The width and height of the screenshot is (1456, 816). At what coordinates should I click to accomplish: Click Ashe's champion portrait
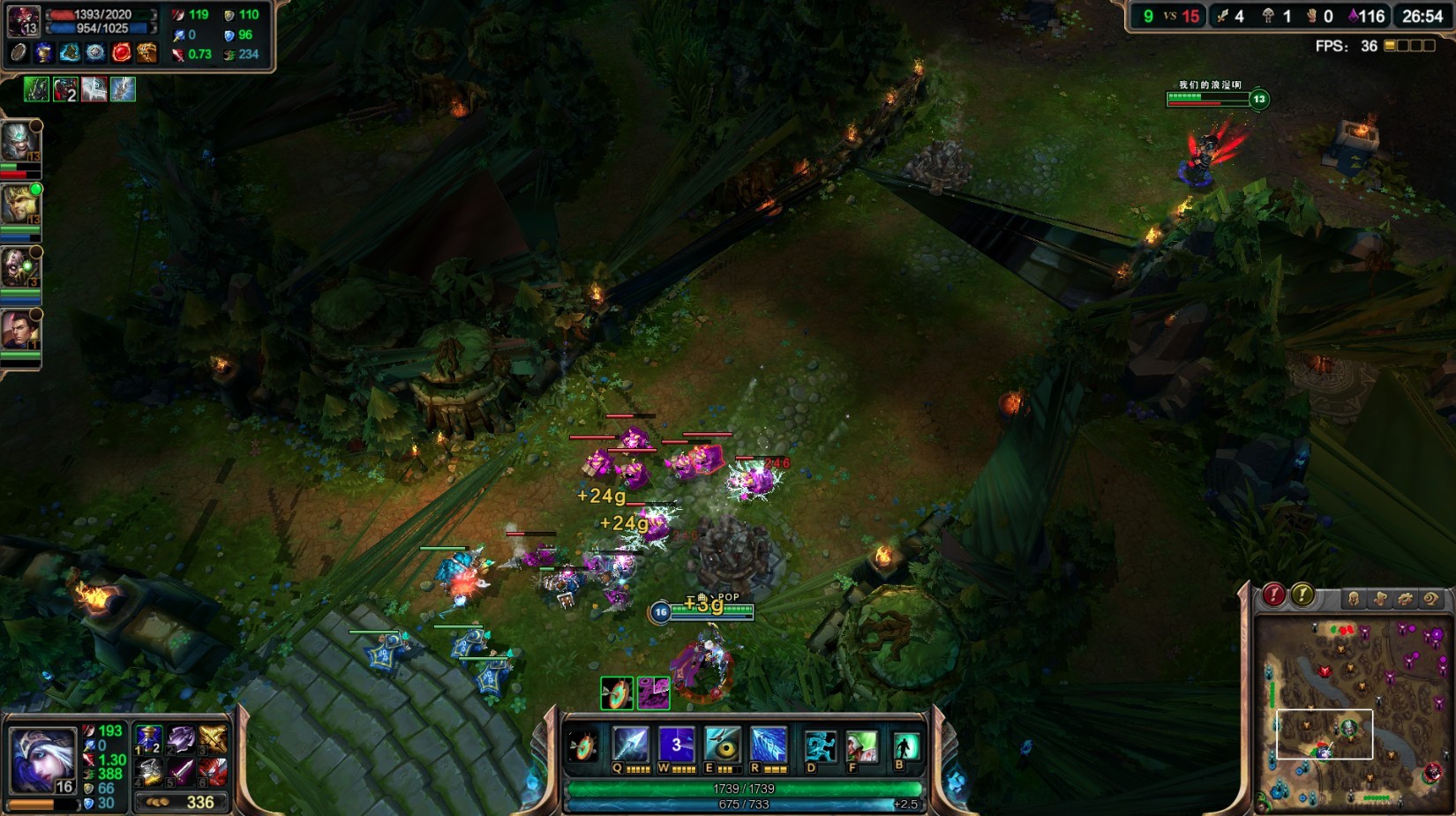(40, 759)
